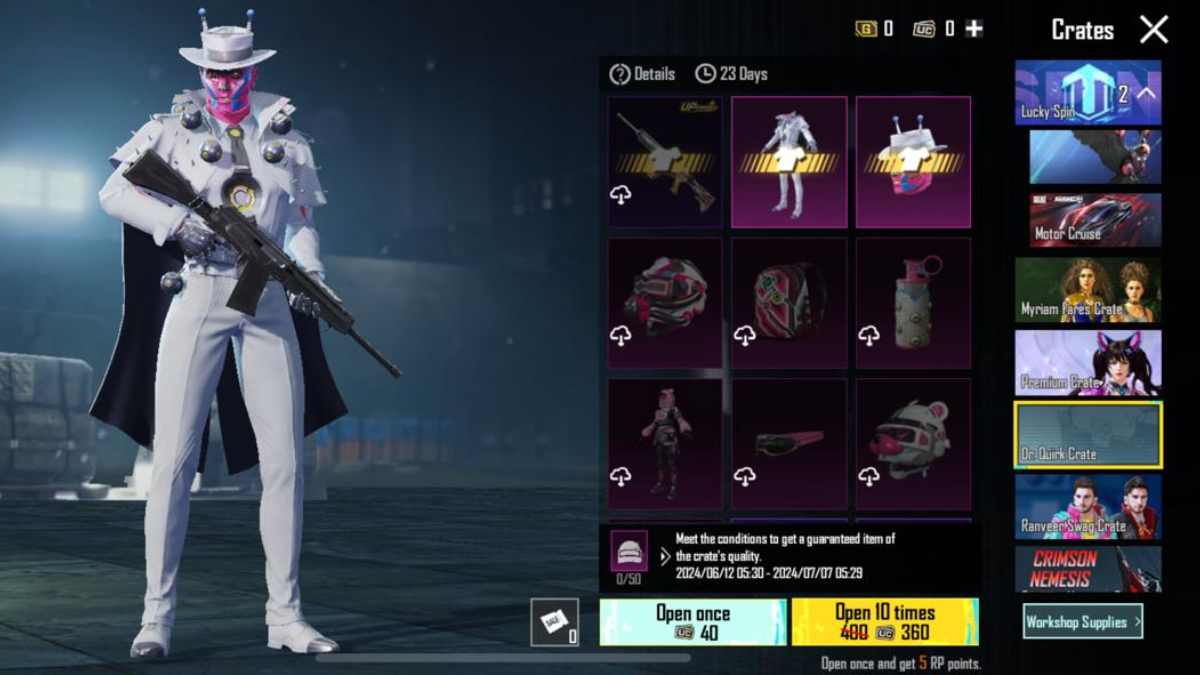Image resolution: width=1200 pixels, height=675 pixels.
Task: Switch to the Premium Crate
Action: point(1088,363)
